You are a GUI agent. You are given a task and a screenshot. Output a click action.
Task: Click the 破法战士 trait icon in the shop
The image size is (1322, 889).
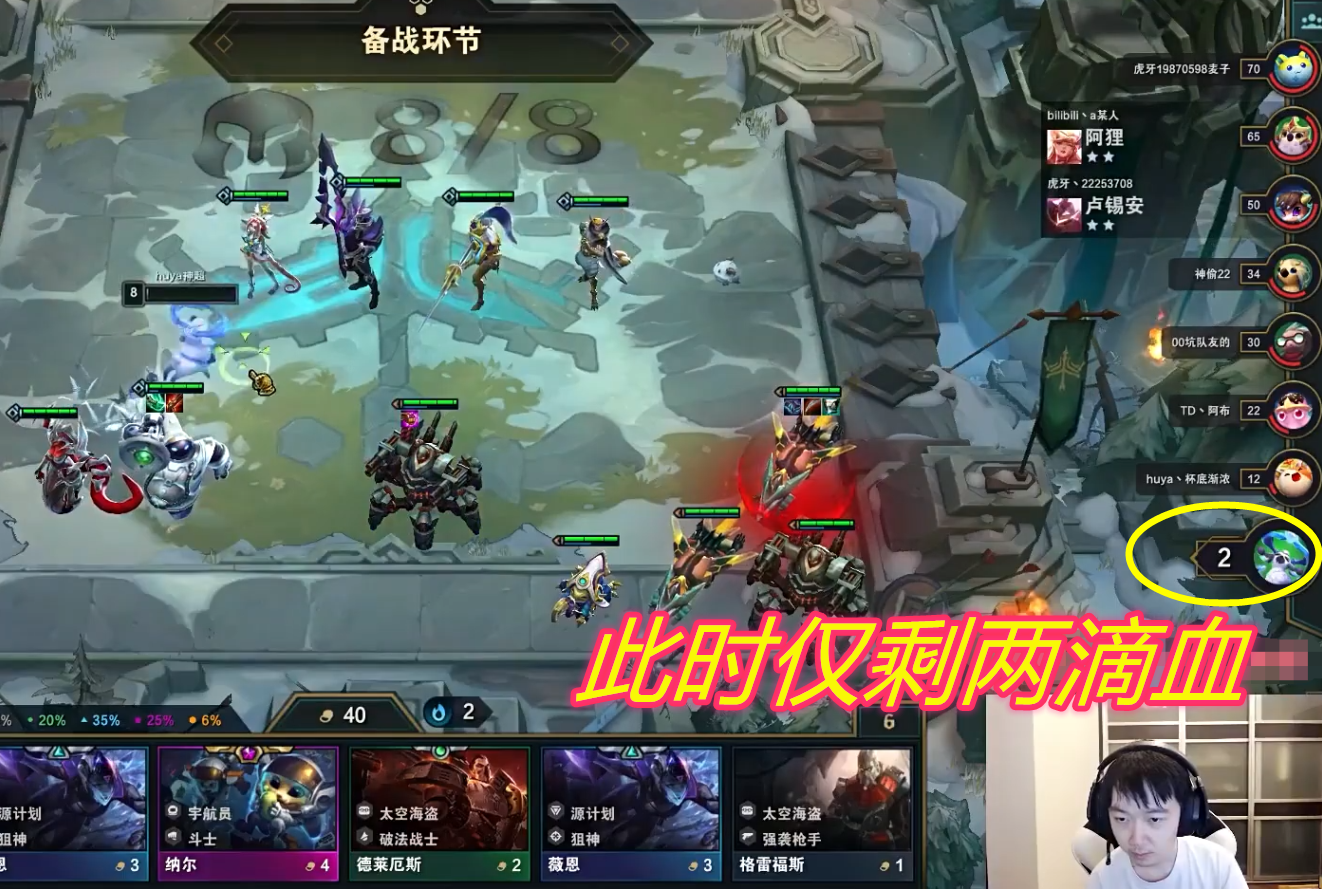(x=363, y=836)
